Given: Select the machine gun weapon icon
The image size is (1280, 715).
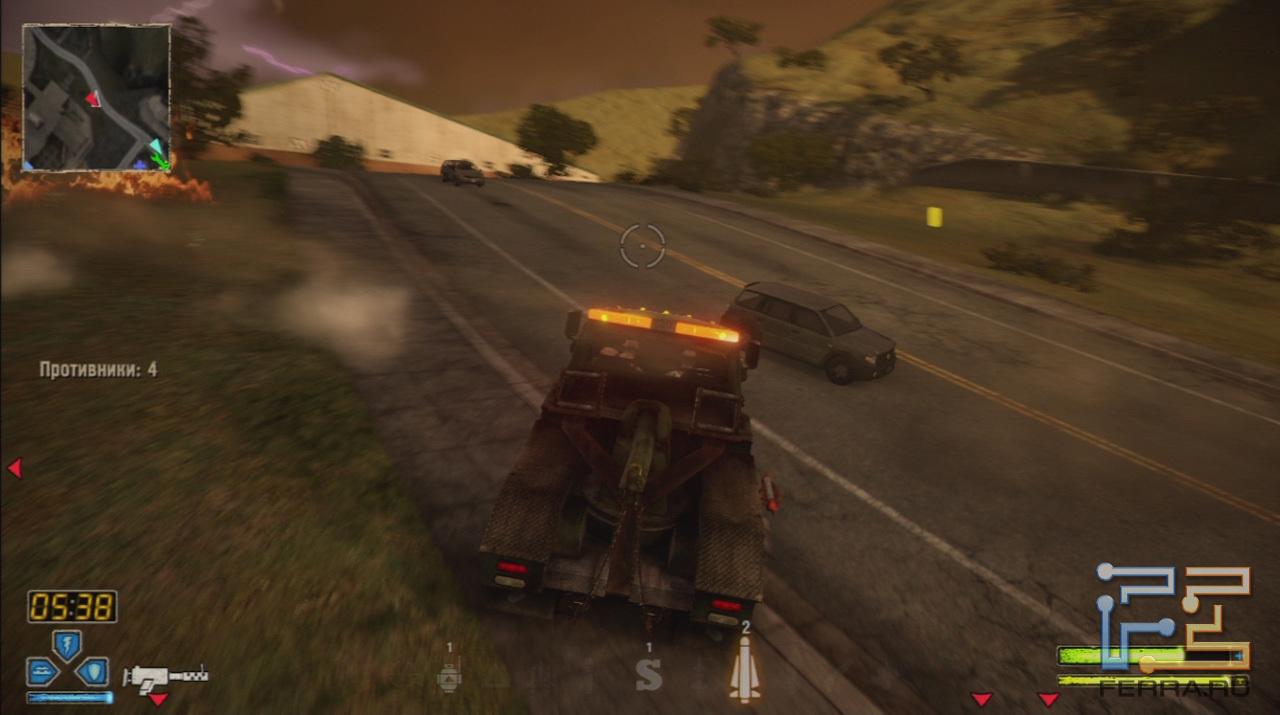Looking at the screenshot, I should click(165, 676).
